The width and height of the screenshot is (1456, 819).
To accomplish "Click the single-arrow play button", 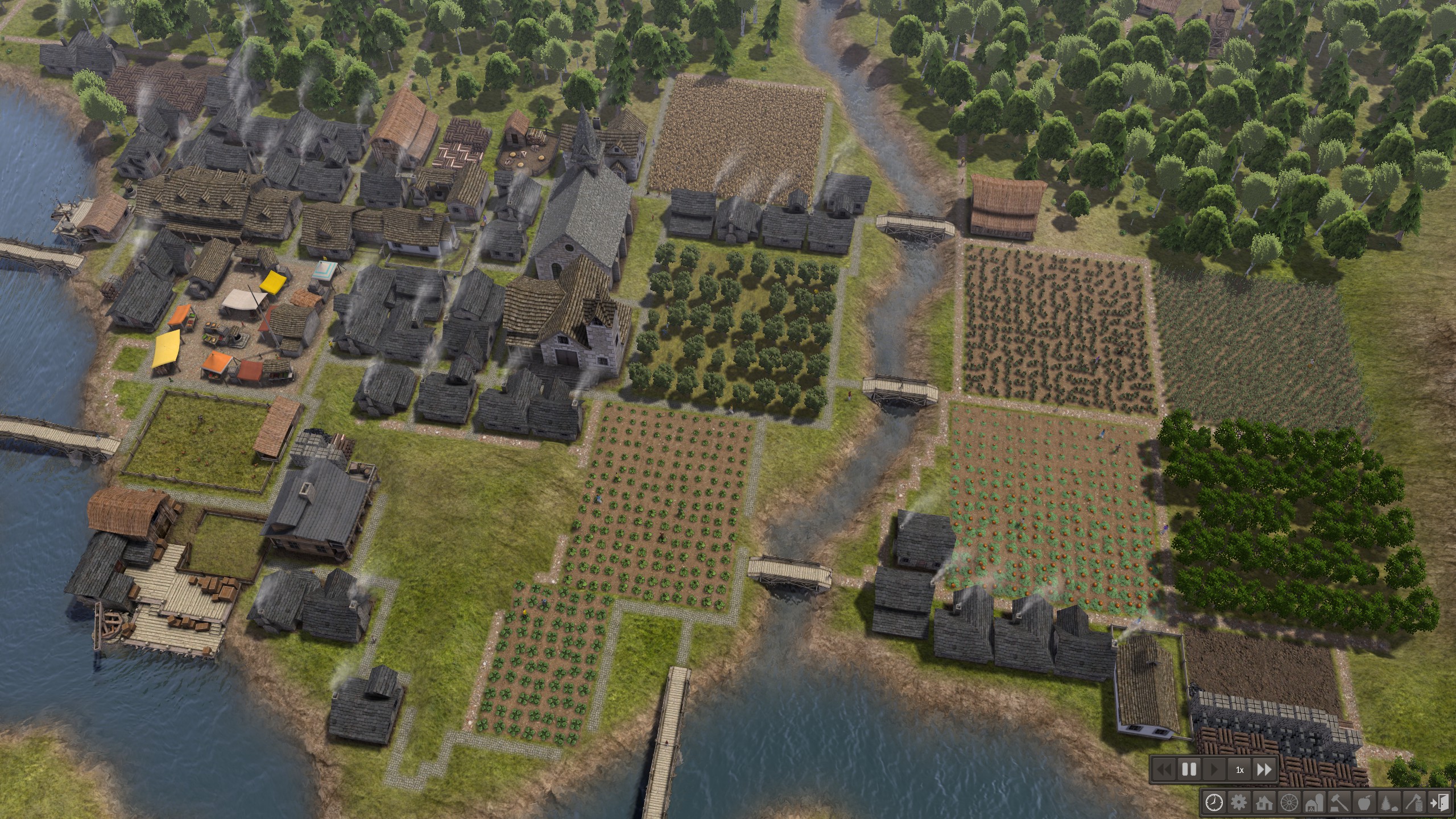I will pos(1214,770).
